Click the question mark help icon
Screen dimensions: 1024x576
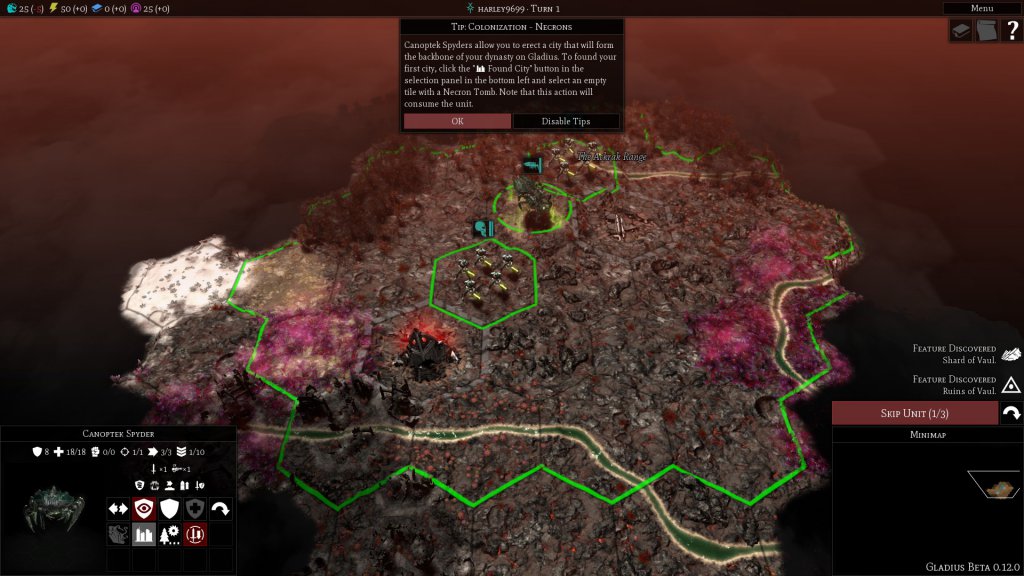pos(1012,31)
